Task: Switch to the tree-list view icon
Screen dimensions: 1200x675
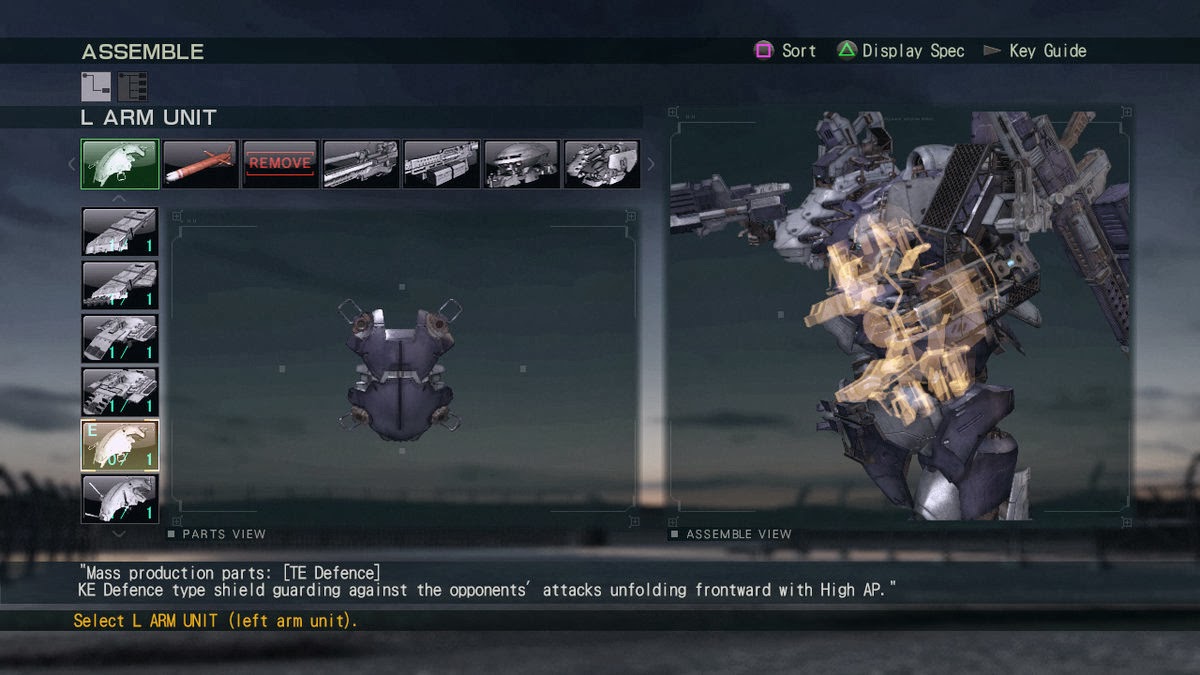Action: [132, 87]
